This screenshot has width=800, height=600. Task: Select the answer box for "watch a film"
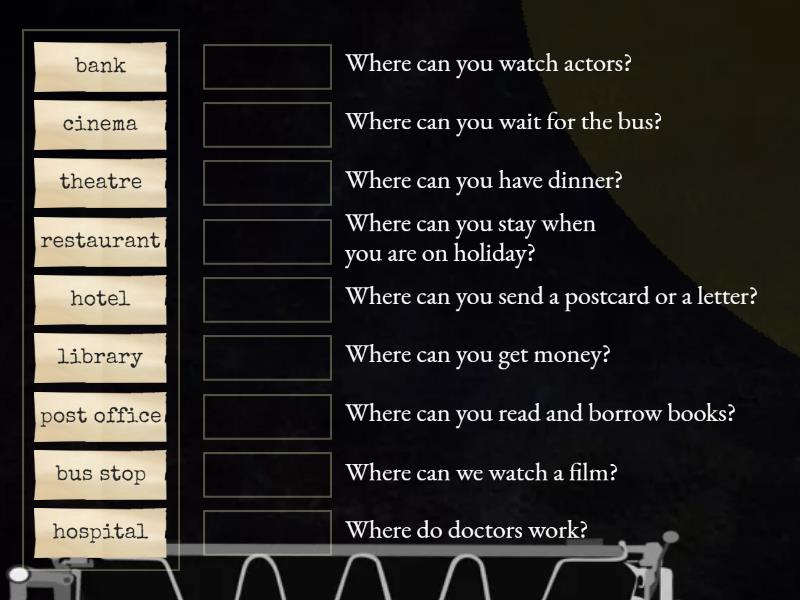click(267, 474)
